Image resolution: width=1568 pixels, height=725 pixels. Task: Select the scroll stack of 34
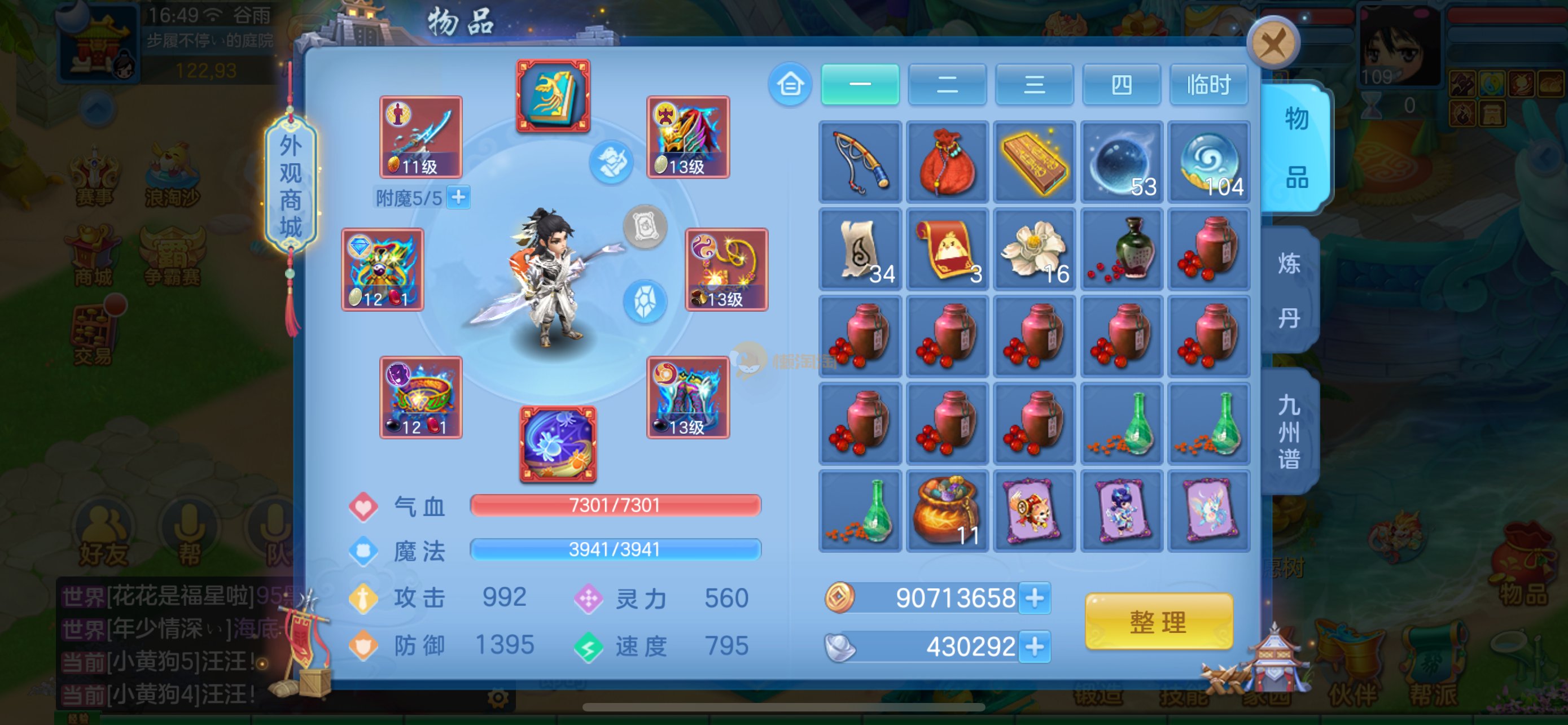[x=860, y=250]
